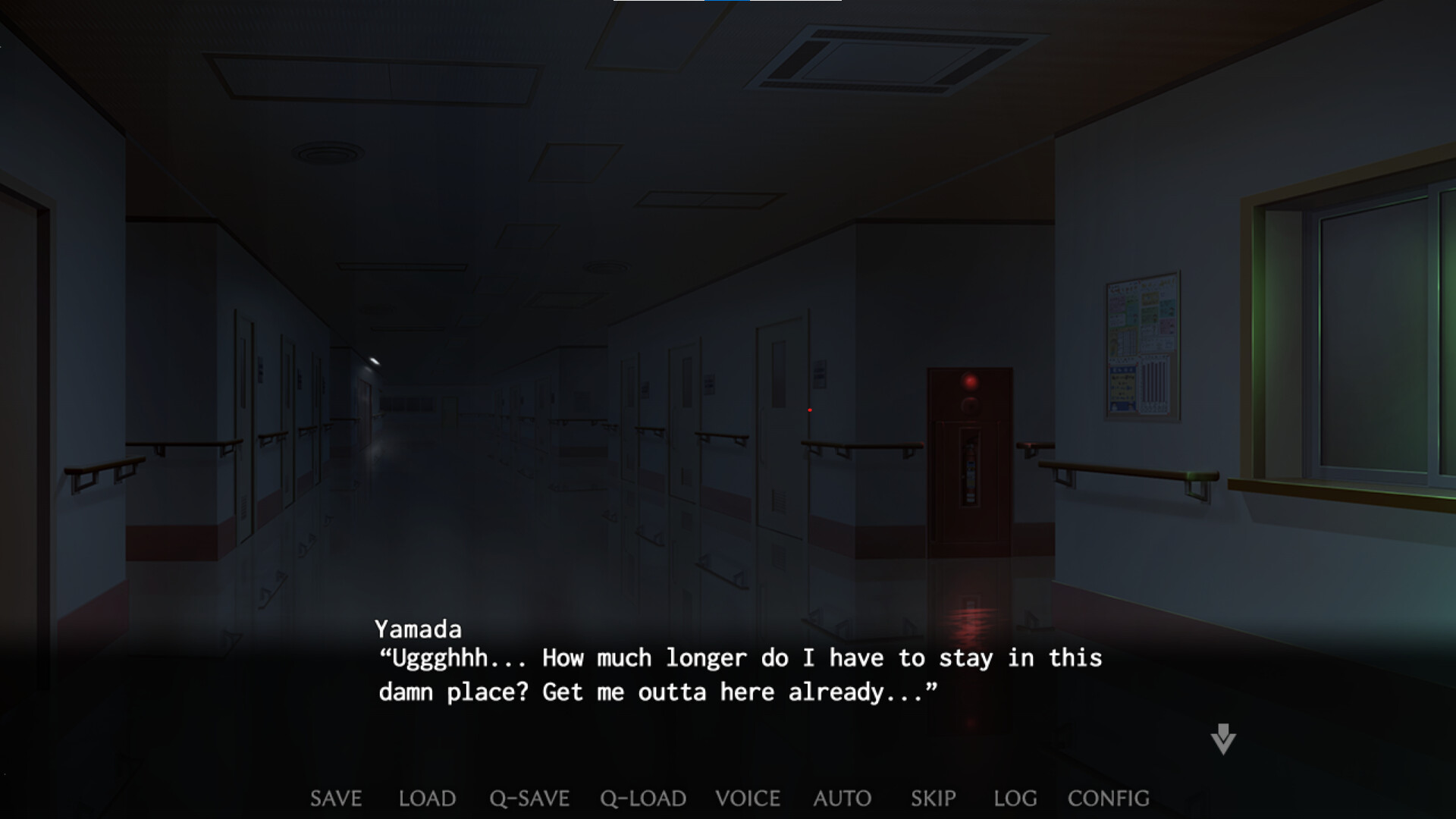The height and width of the screenshot is (819, 1456).
Task: Click the dialogue box to advance Yamada's line
Action: click(728, 675)
